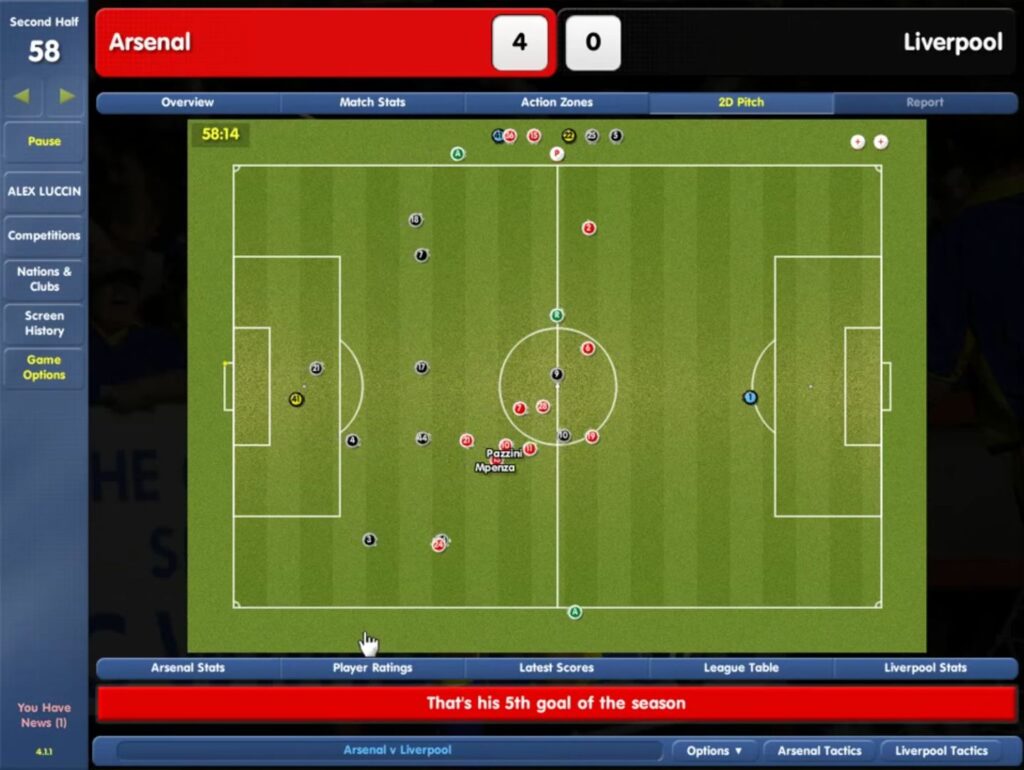The width and height of the screenshot is (1024, 770).
Task: View Liverpool Stats
Action: 925,668
